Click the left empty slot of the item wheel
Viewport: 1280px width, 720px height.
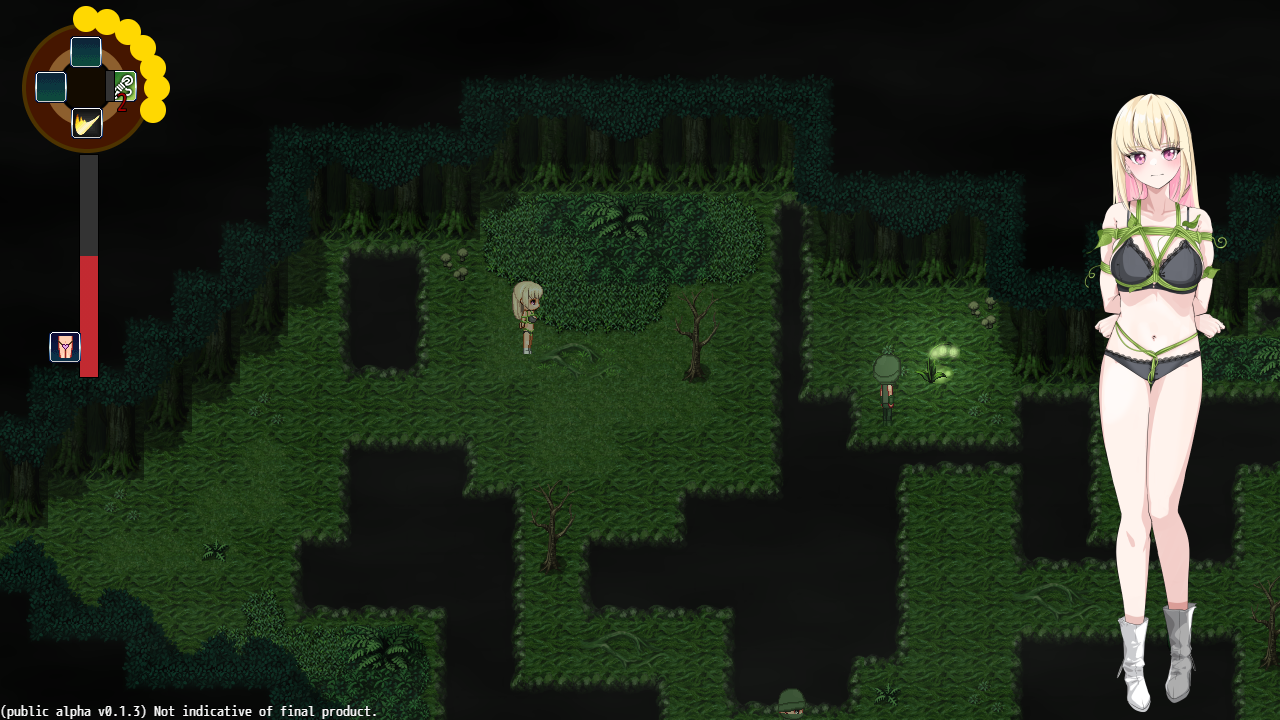tap(51, 87)
